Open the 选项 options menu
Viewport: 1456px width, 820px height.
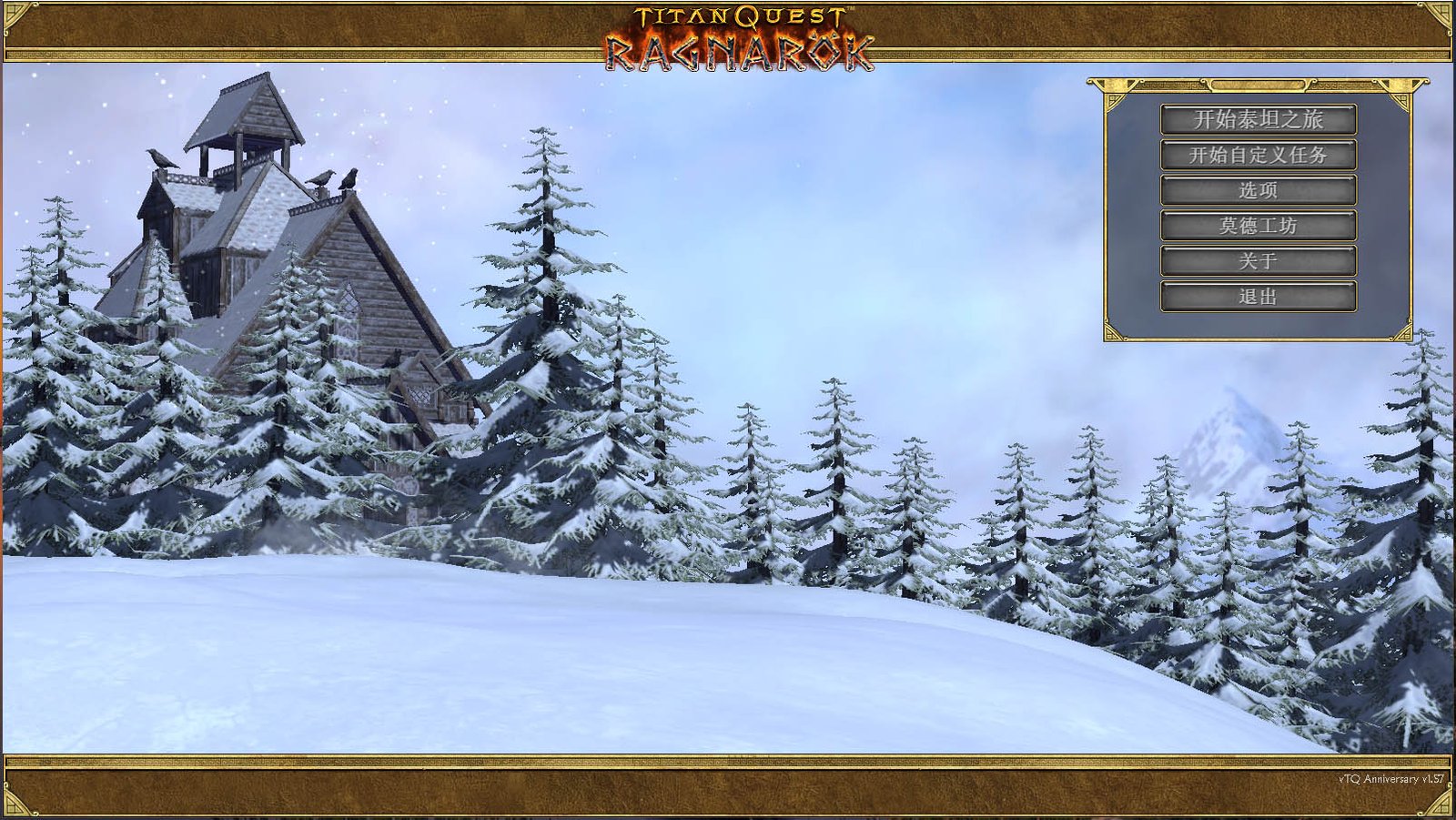1258,190
